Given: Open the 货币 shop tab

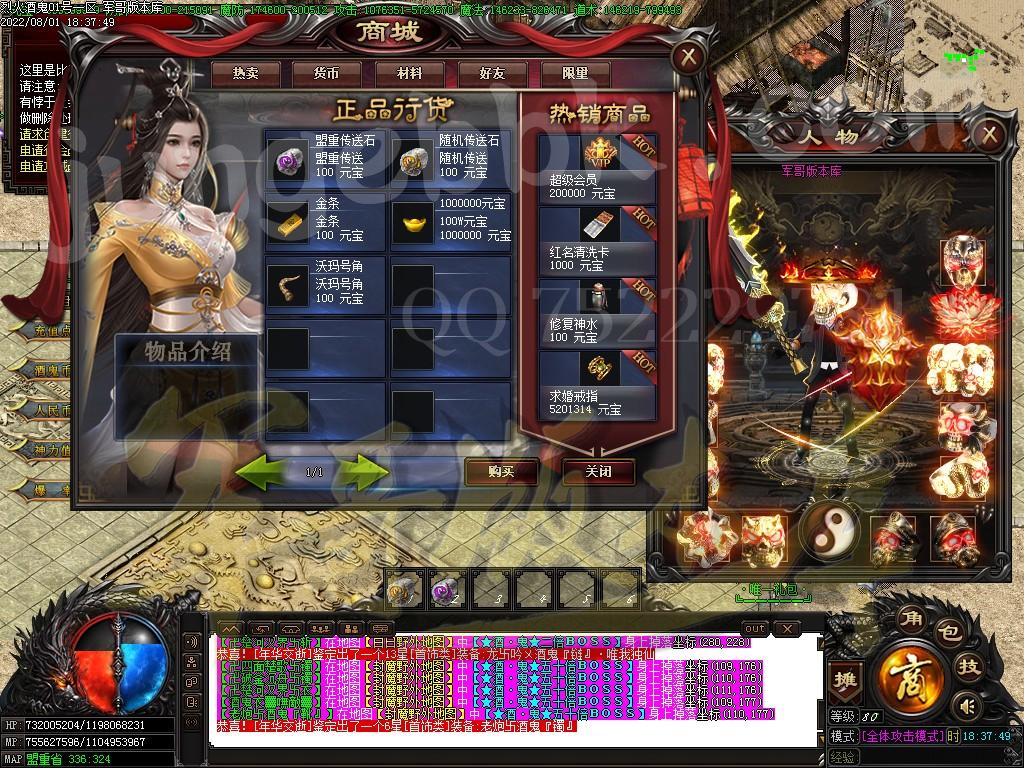Looking at the screenshot, I should tap(326, 74).
